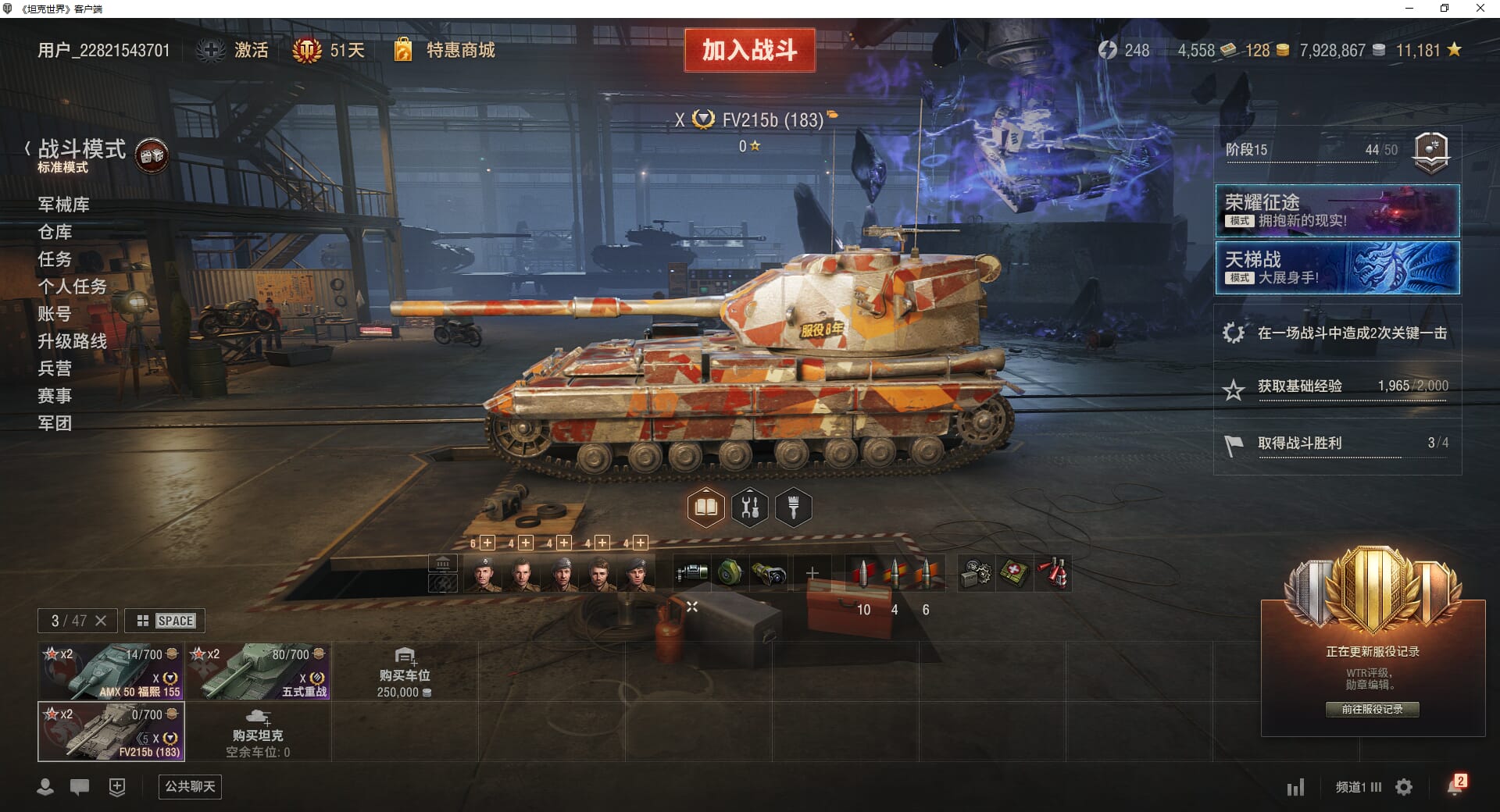Clear the 3/47 tank filter
Viewport: 1500px width, 812px height.
click(x=101, y=621)
